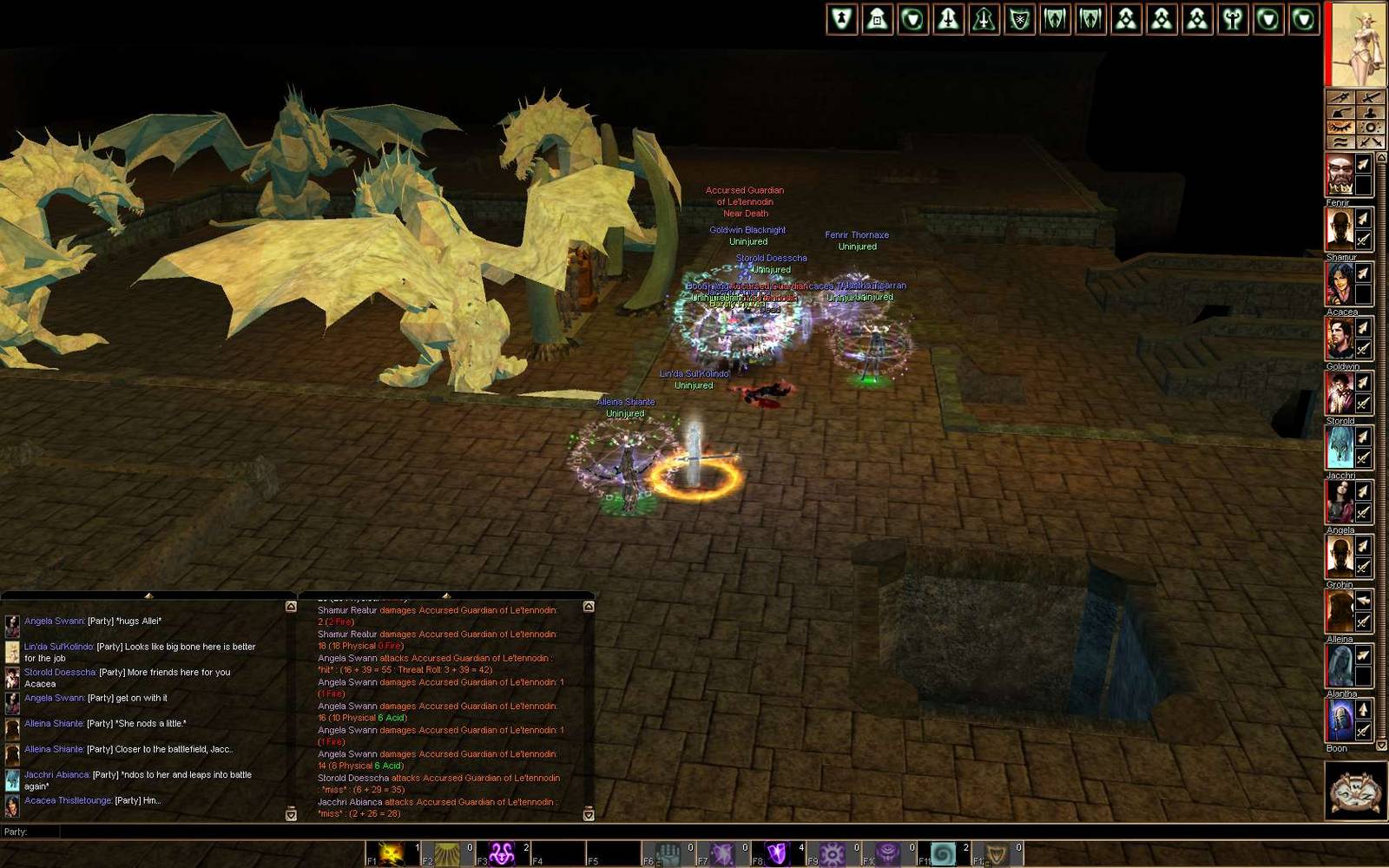Click the axe icon in the sidebar mode grid

1340,113
